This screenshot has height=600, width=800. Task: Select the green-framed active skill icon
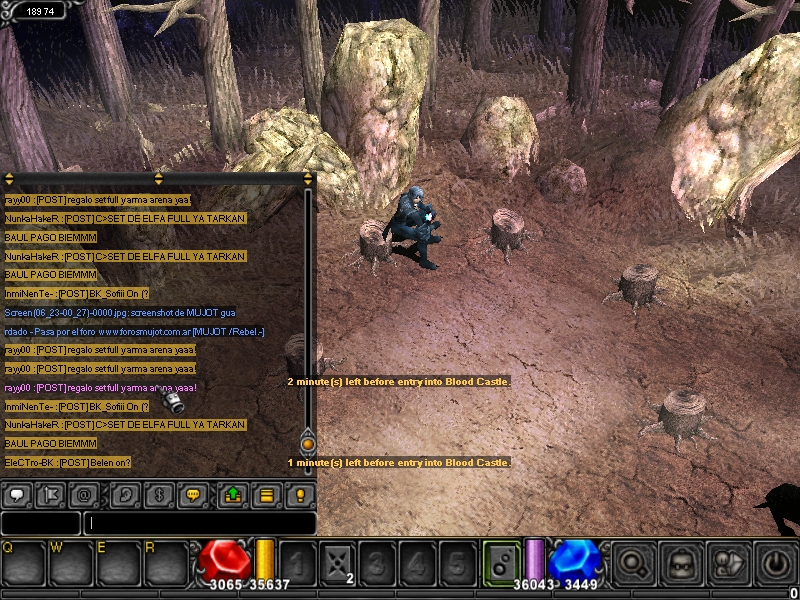pyautogui.click(x=502, y=563)
